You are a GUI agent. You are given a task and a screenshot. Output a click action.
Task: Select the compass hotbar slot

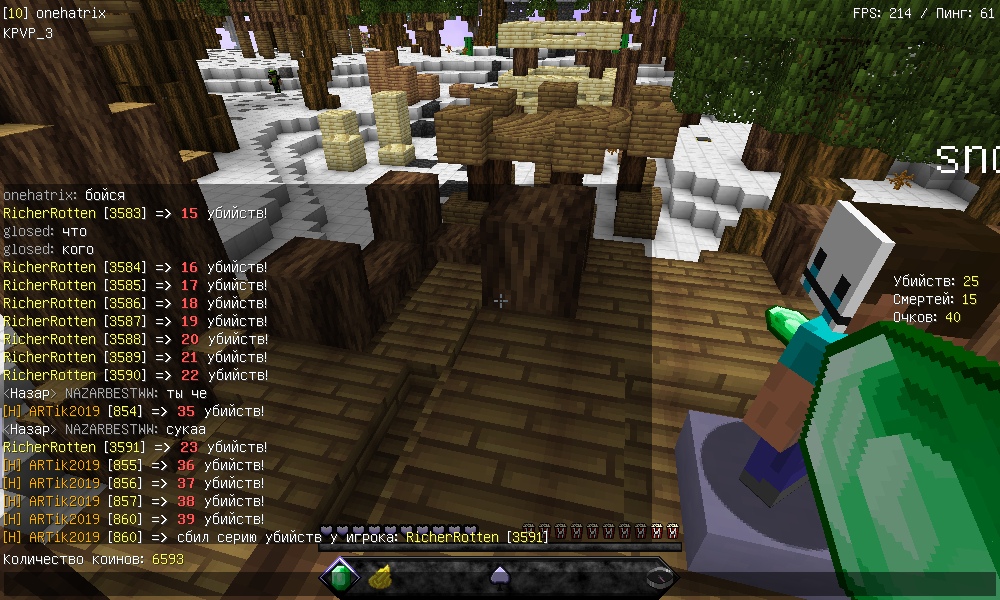pos(659,576)
